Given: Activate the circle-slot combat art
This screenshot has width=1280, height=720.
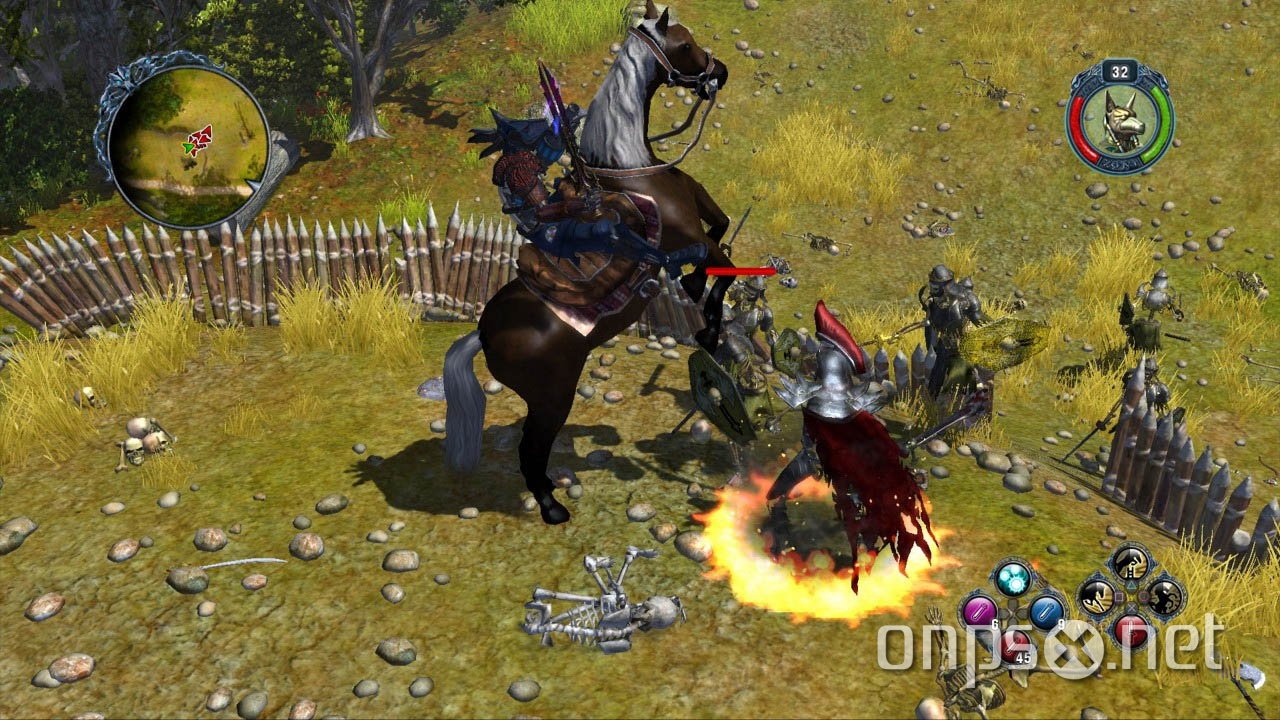Looking at the screenshot, I should point(1167,597).
